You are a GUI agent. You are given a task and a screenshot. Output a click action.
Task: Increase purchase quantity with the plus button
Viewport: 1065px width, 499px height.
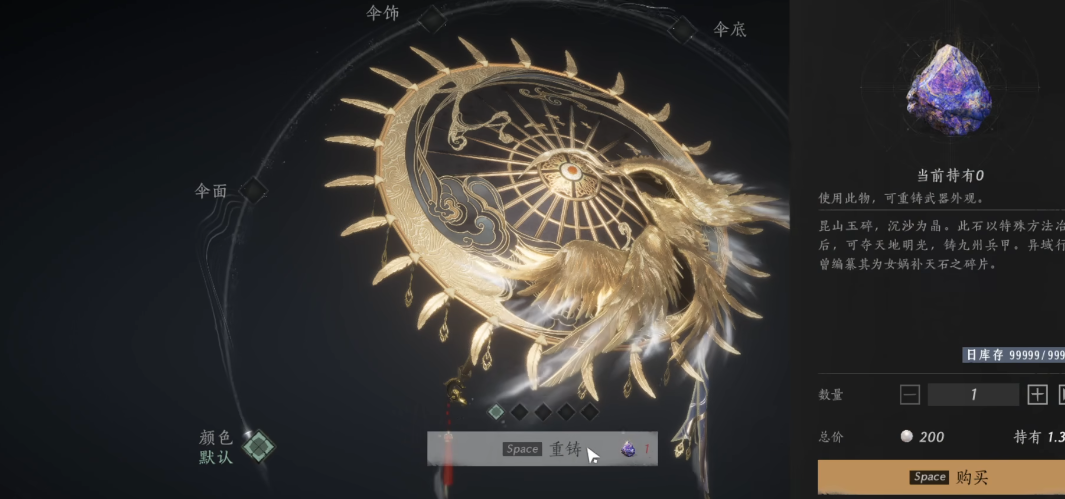pyautogui.click(x=1037, y=394)
